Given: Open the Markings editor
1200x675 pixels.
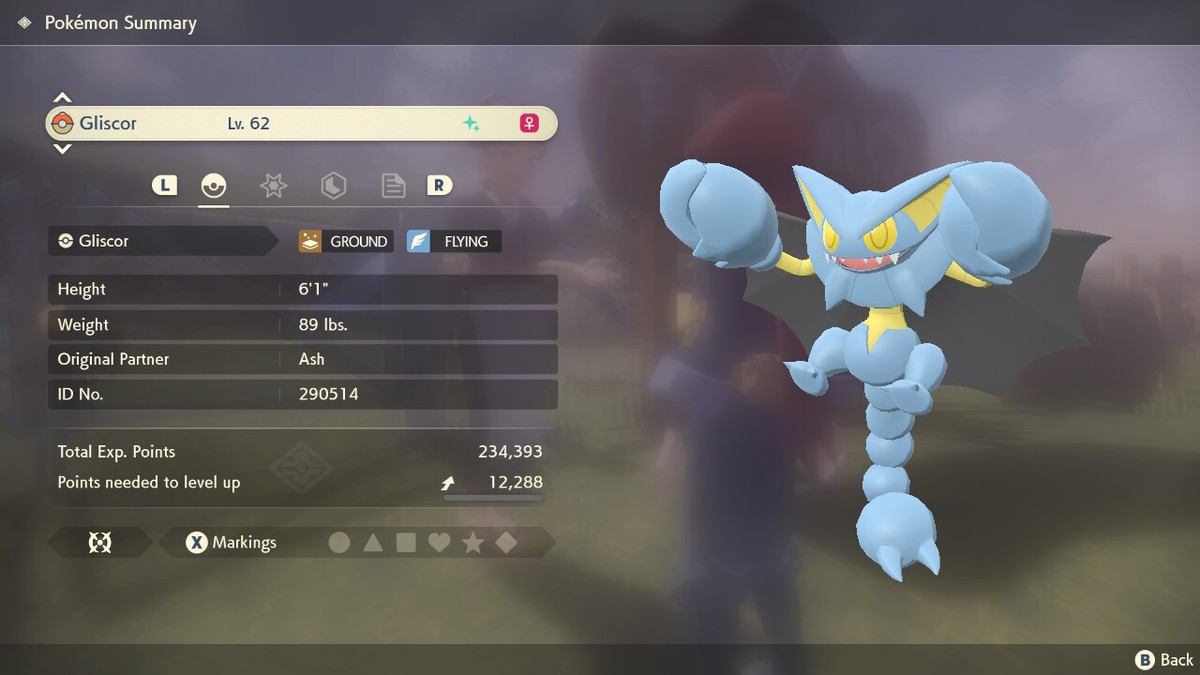Looking at the screenshot, I should click(x=232, y=543).
